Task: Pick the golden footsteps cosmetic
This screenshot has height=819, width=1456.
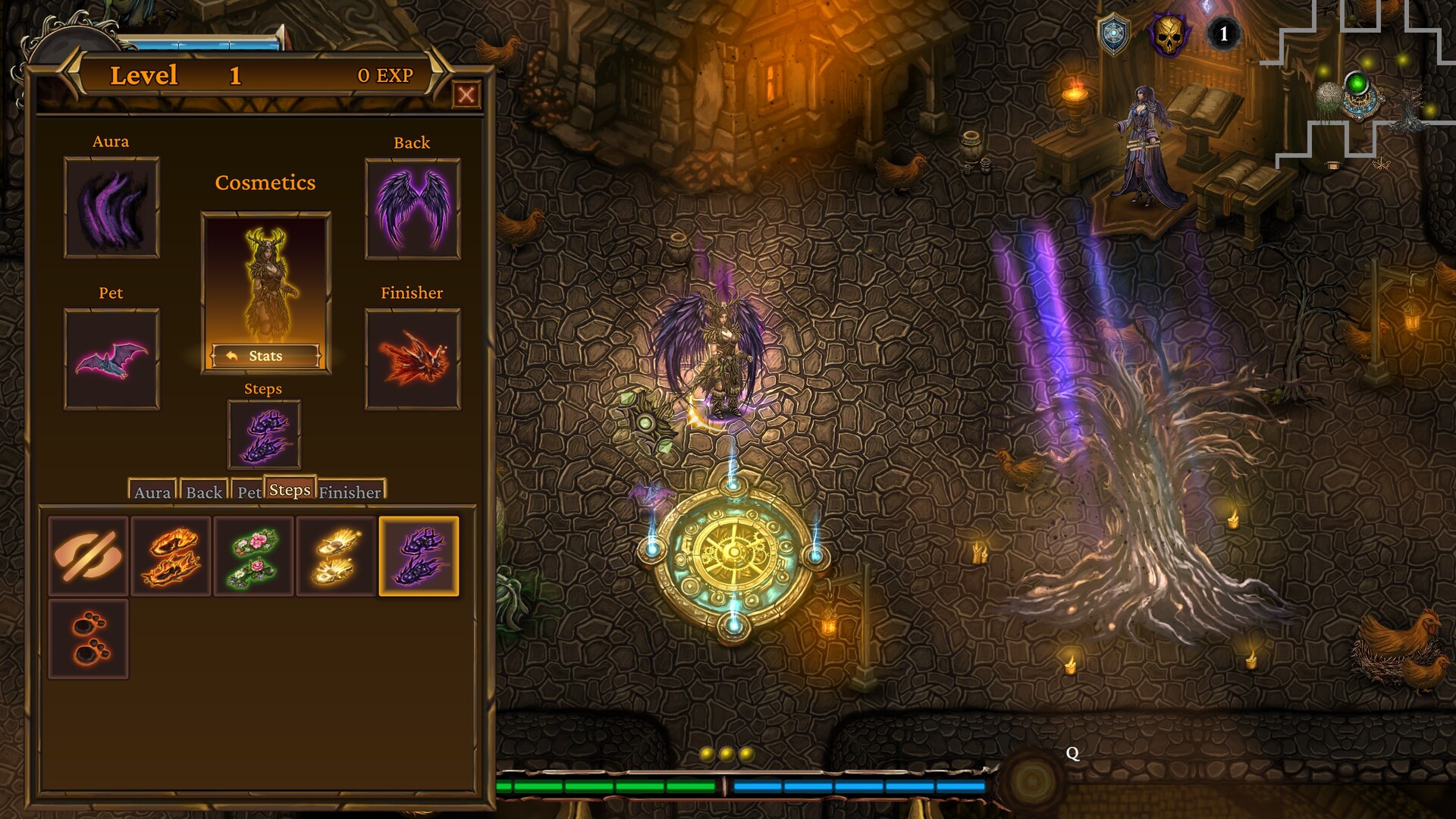Action: pos(336,557)
